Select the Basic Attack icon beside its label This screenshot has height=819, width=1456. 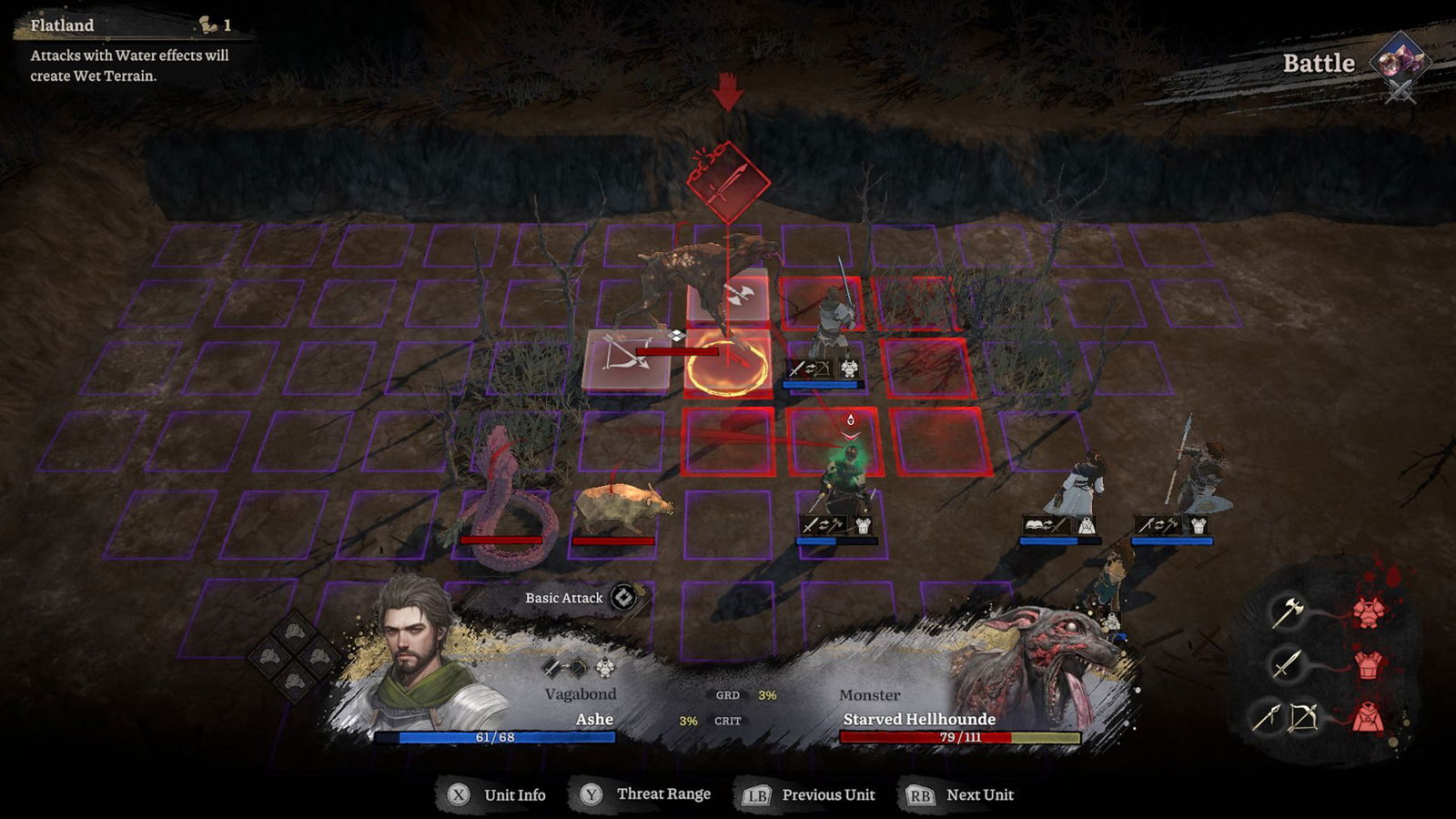[623, 599]
